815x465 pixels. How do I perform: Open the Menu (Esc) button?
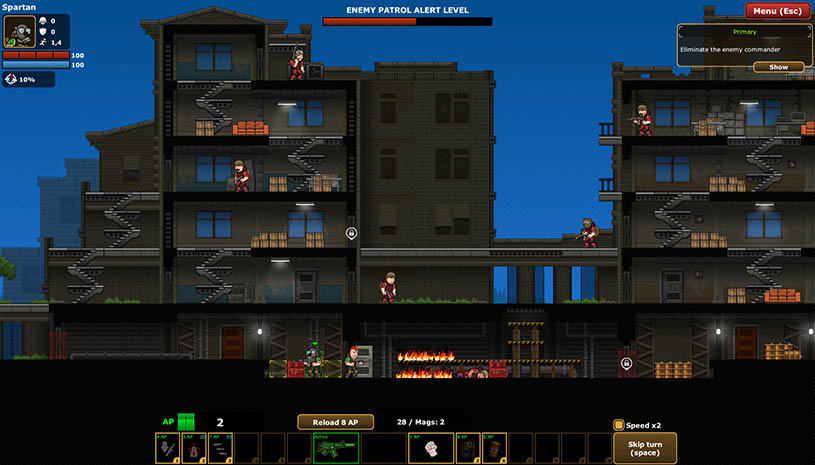pyautogui.click(x=778, y=11)
